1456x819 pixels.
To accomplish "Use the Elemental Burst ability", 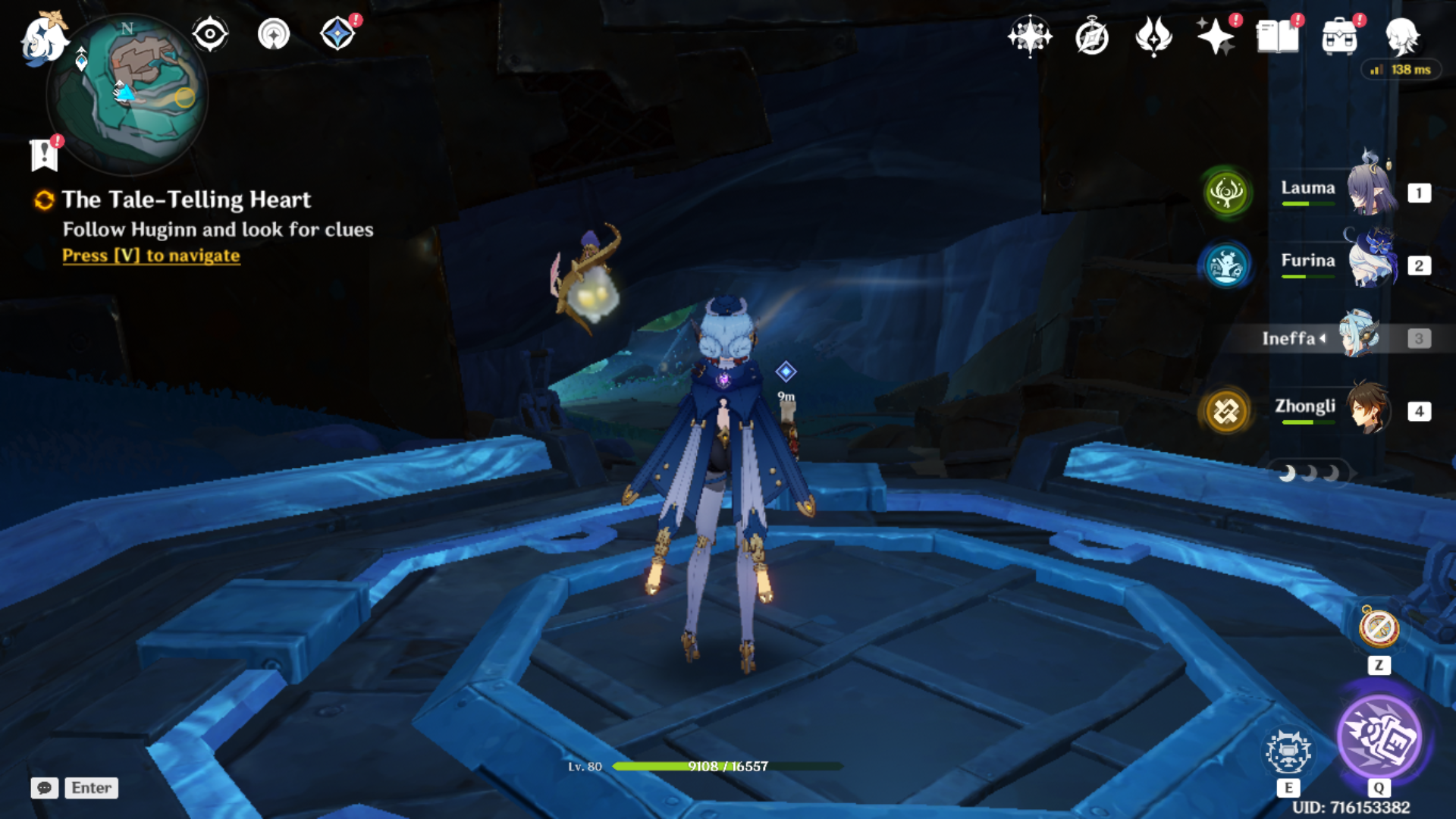I will click(x=1379, y=737).
